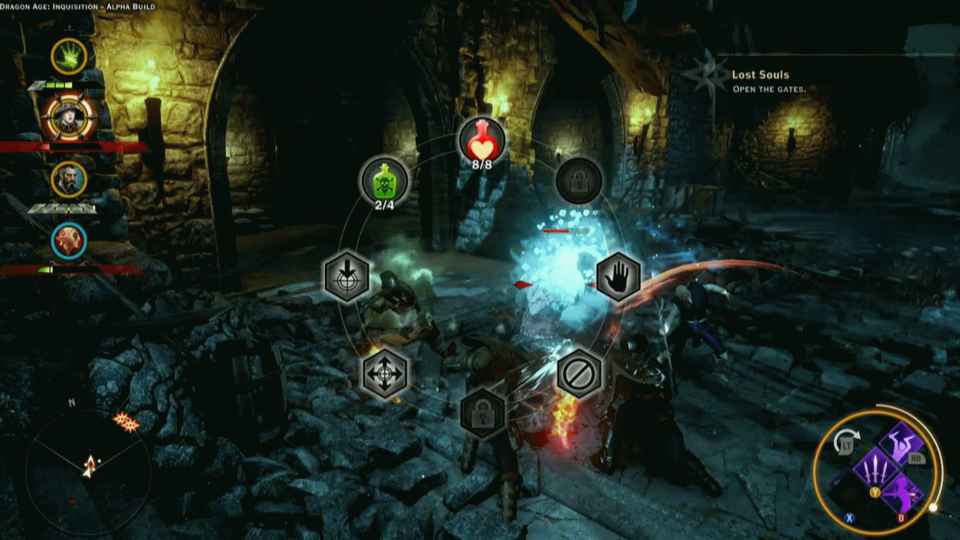Click the locked hexagonal command slot
The image size is (960, 540).
tap(481, 412)
